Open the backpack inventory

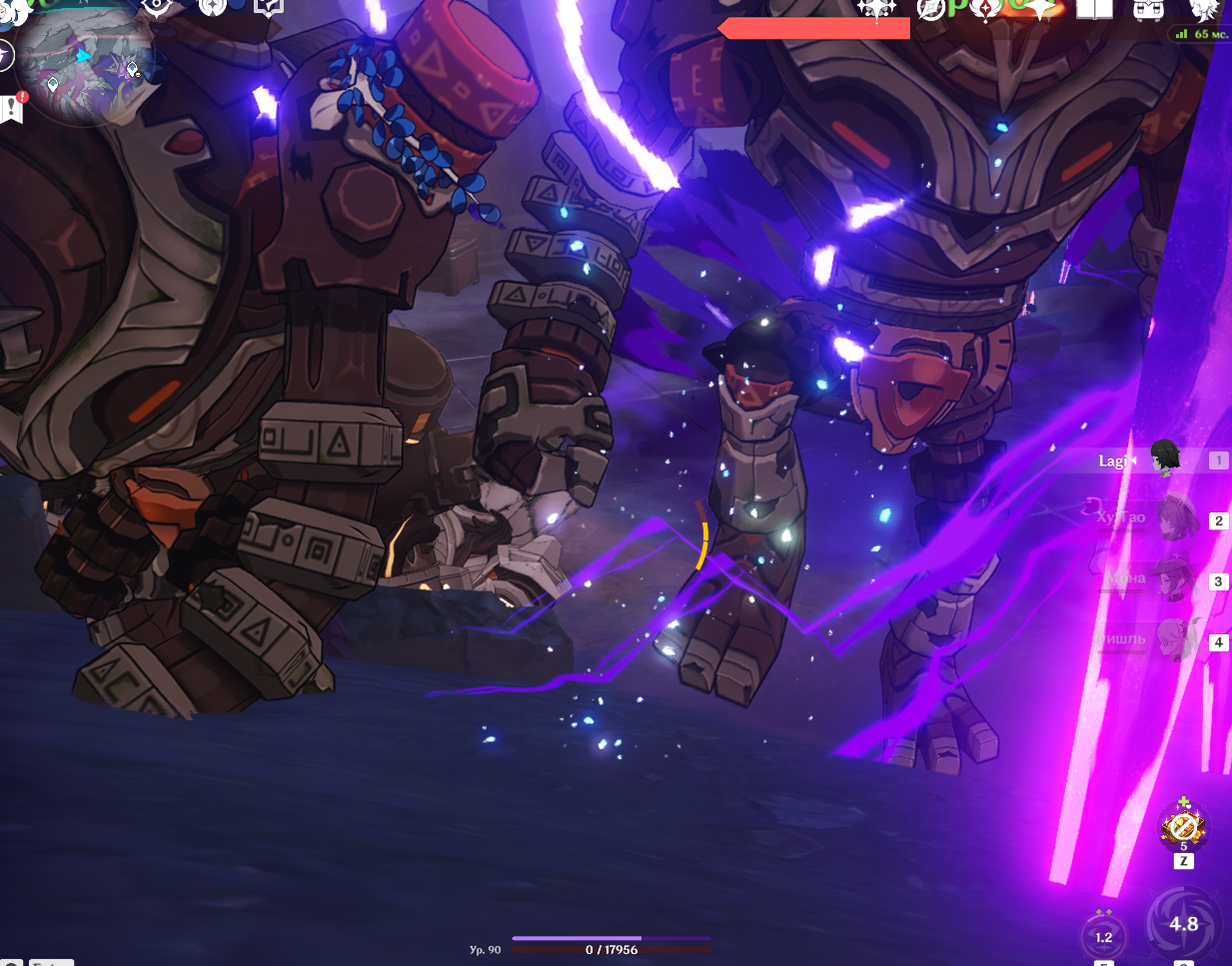[x=1147, y=9]
